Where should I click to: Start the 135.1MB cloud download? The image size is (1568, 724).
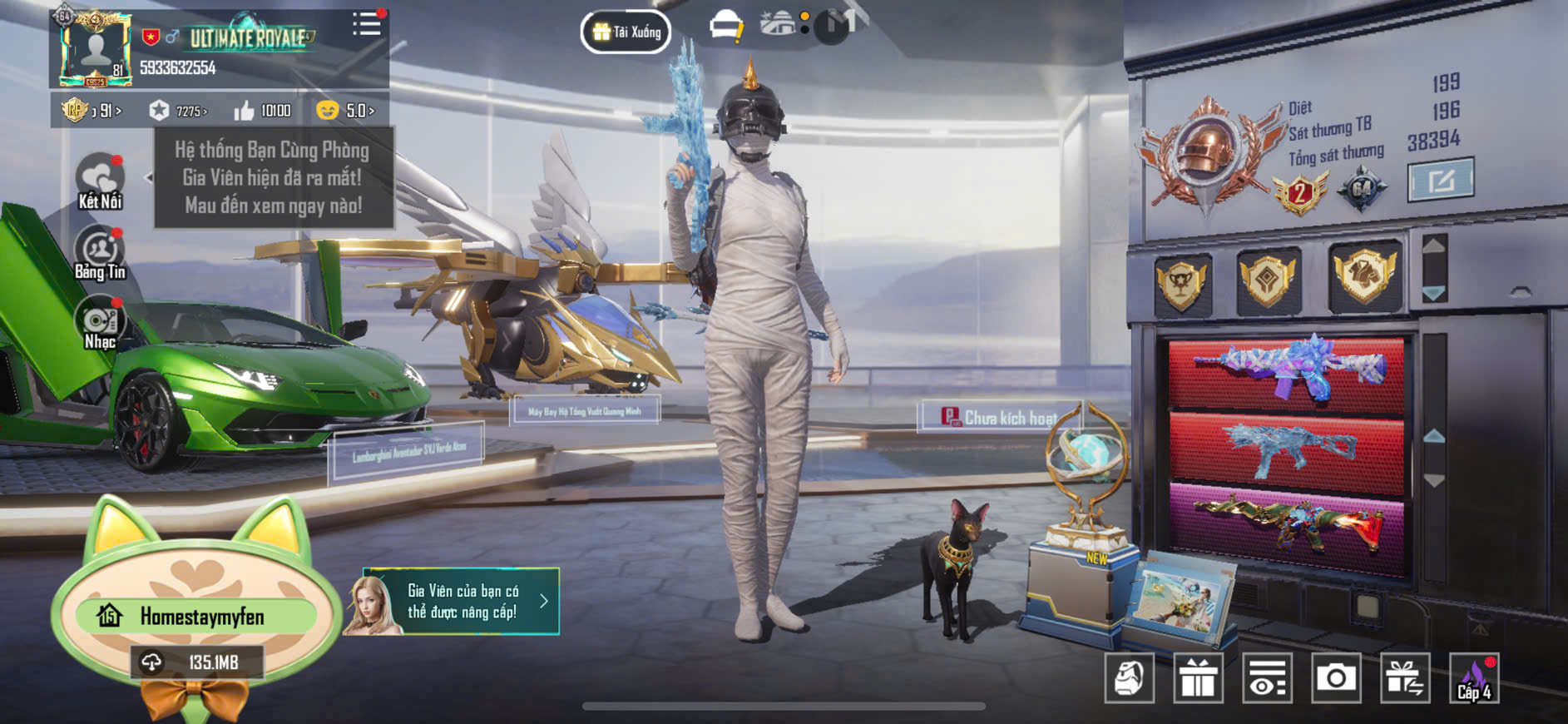[197, 662]
